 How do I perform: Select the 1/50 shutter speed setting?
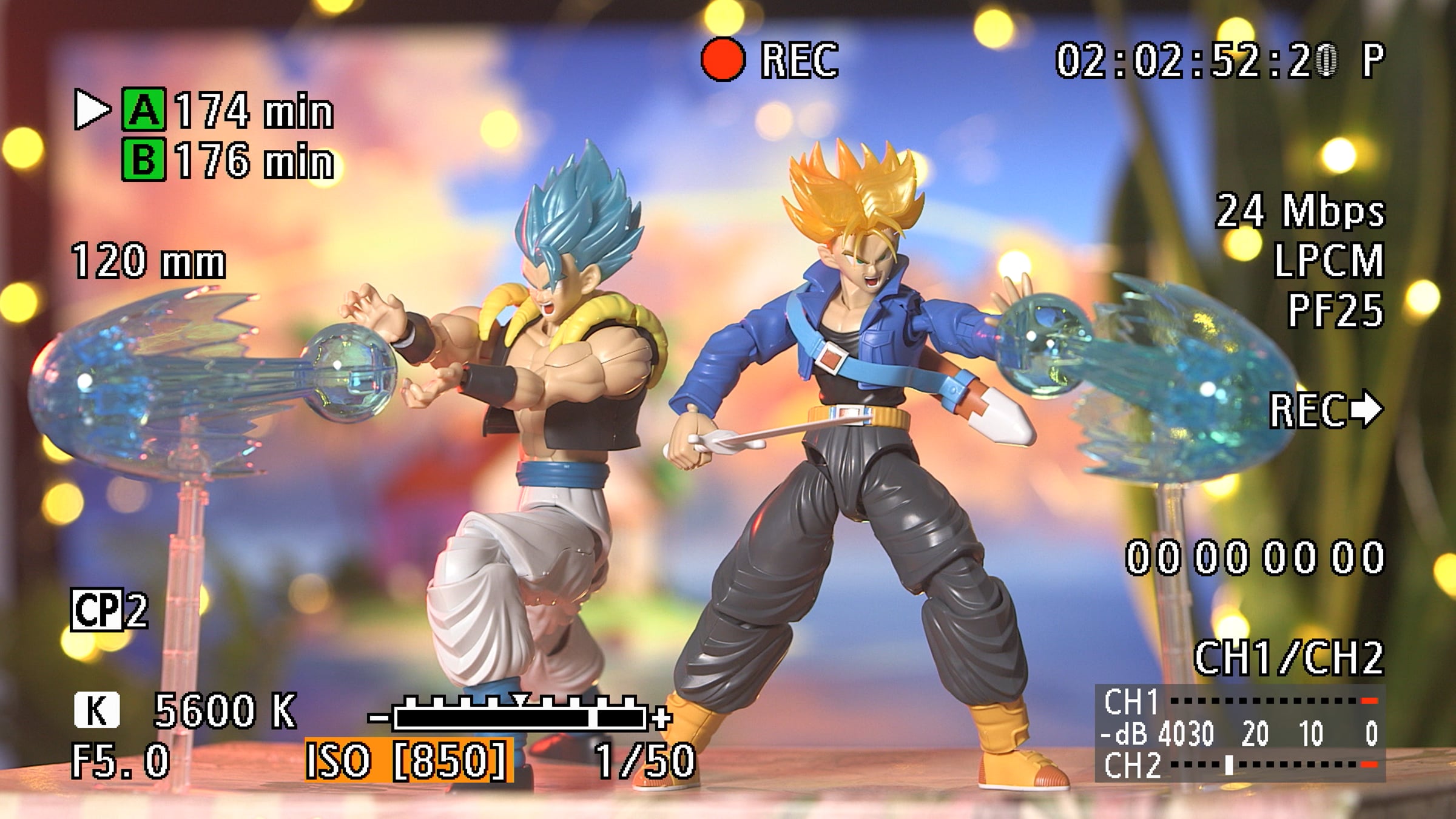click(x=644, y=761)
